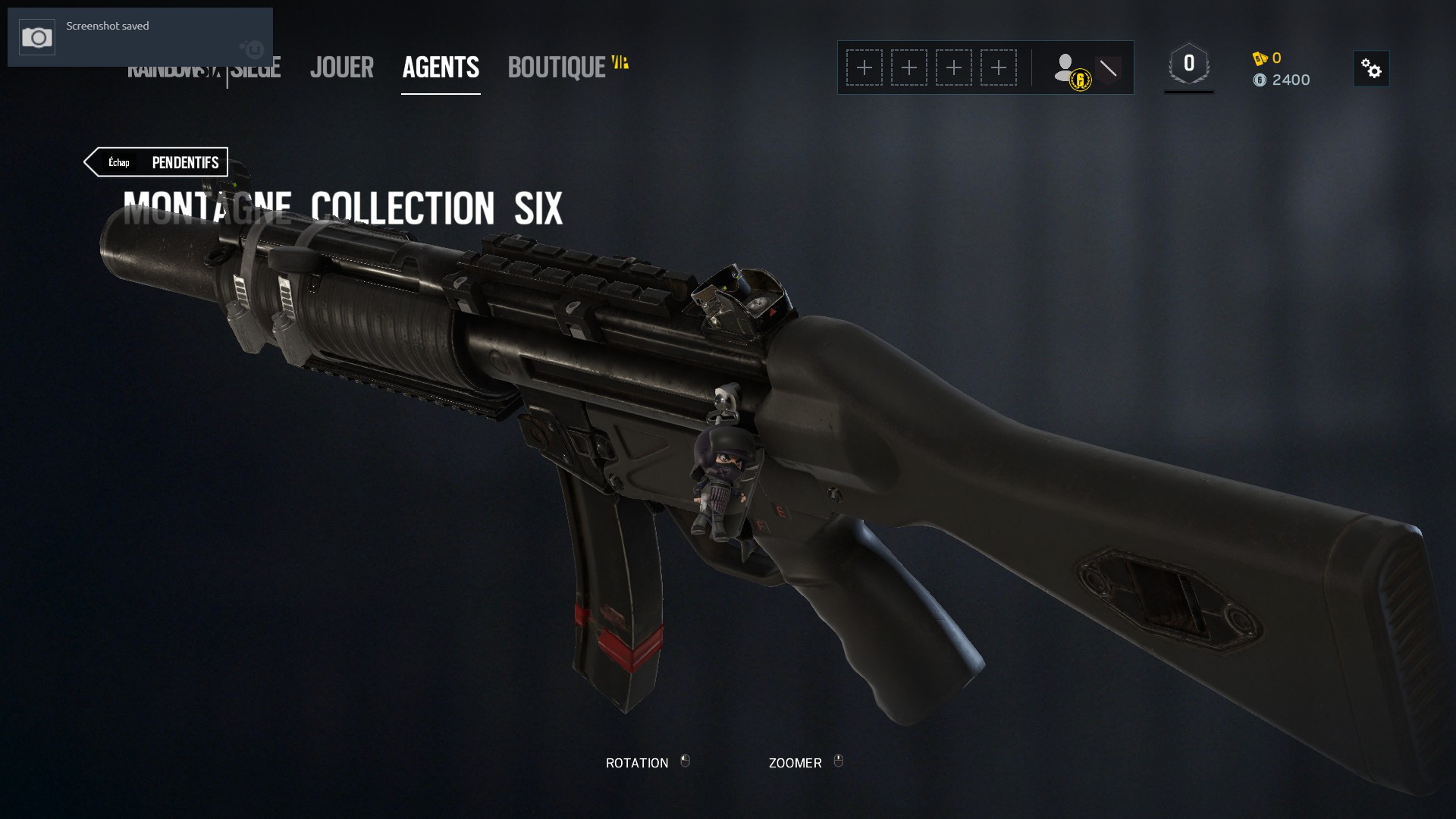Open the settings gear menu
This screenshot has height=819, width=1456.
pyautogui.click(x=1371, y=69)
